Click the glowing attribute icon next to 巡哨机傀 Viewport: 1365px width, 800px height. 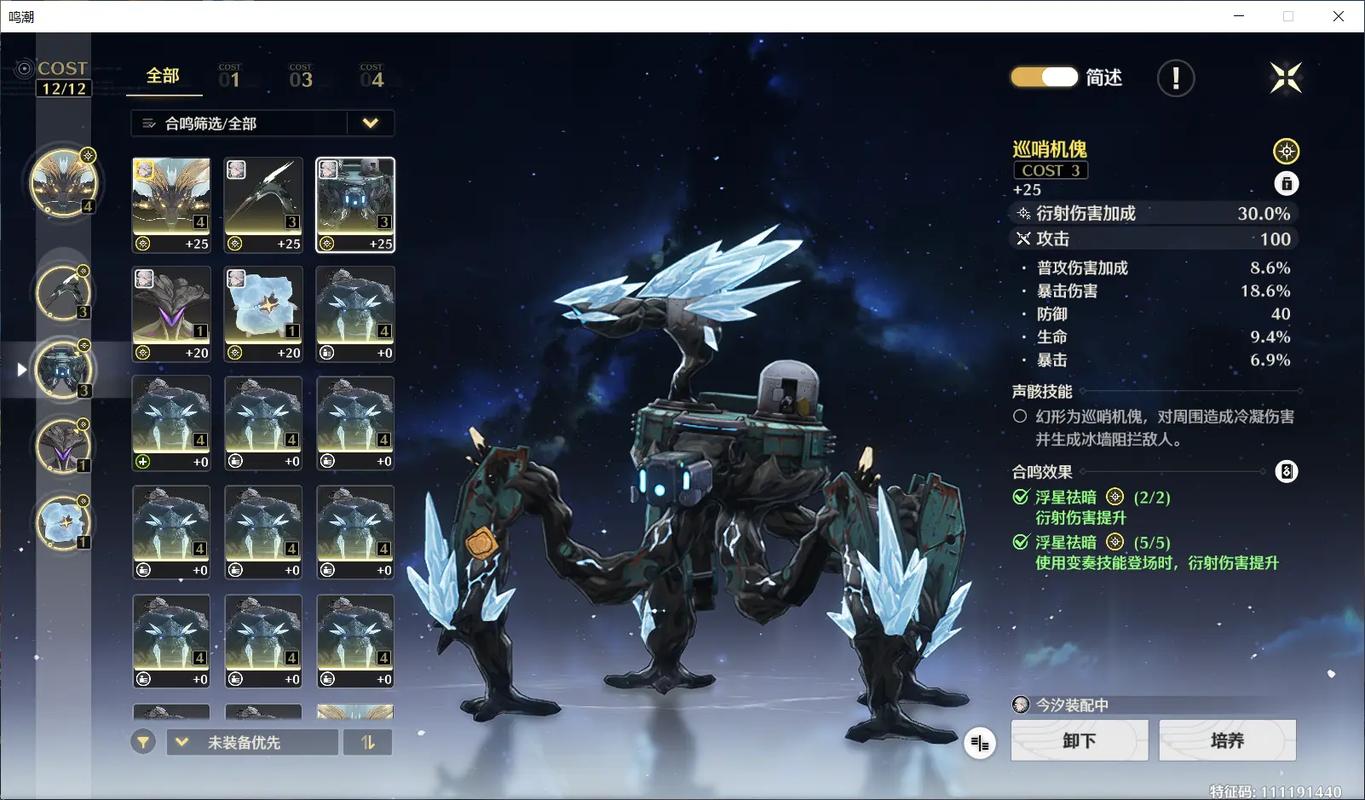(1286, 150)
